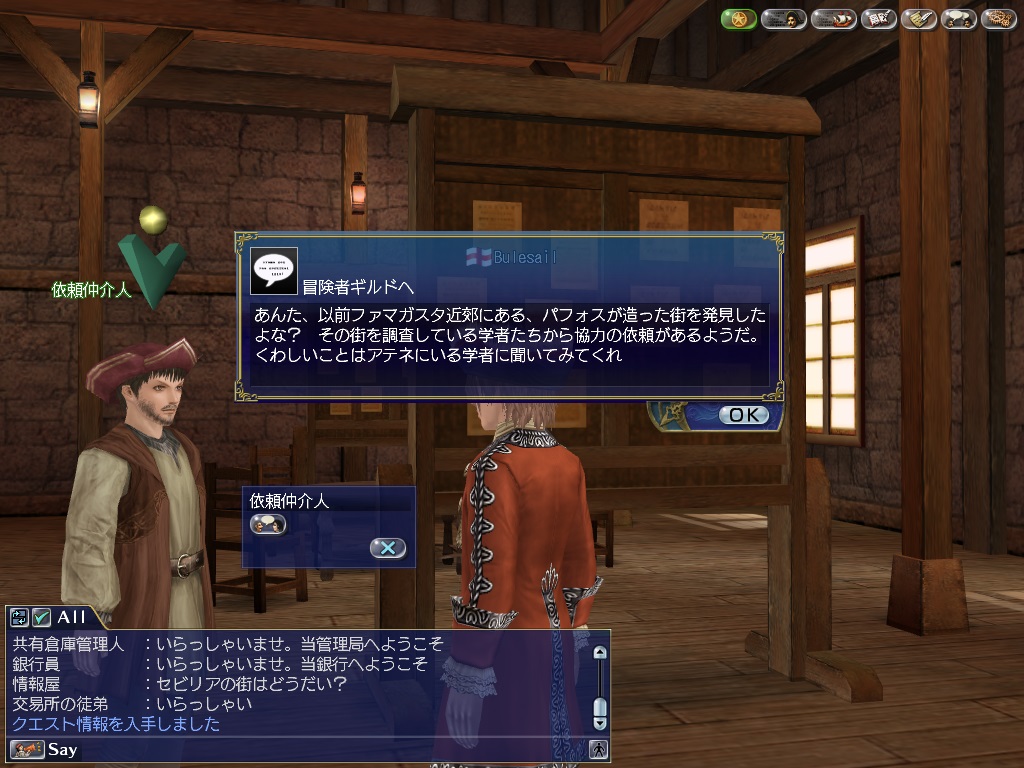Click the speech bubble portrait in the dialogue

[273, 271]
